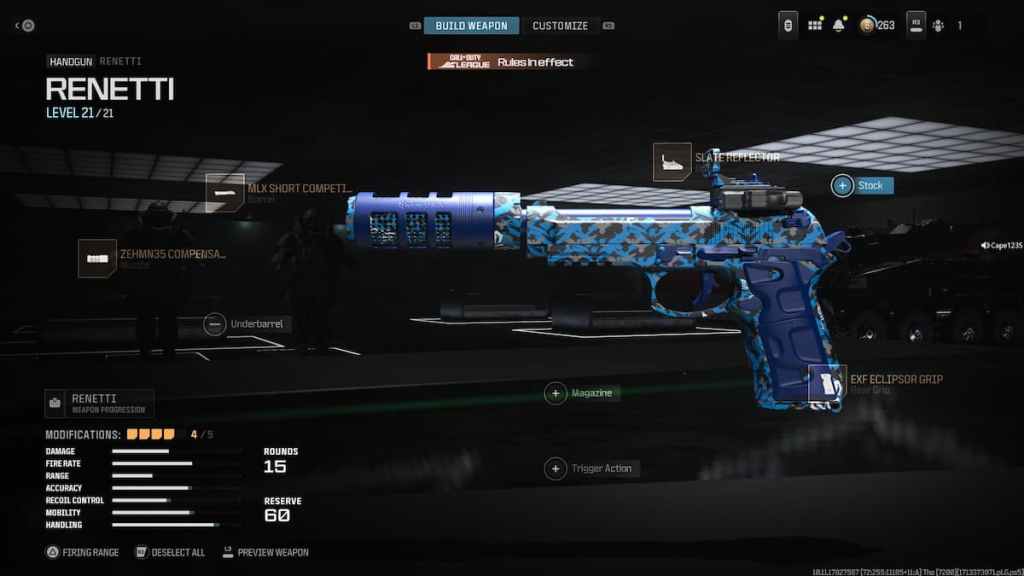Open the grid menu icon

pos(815,25)
